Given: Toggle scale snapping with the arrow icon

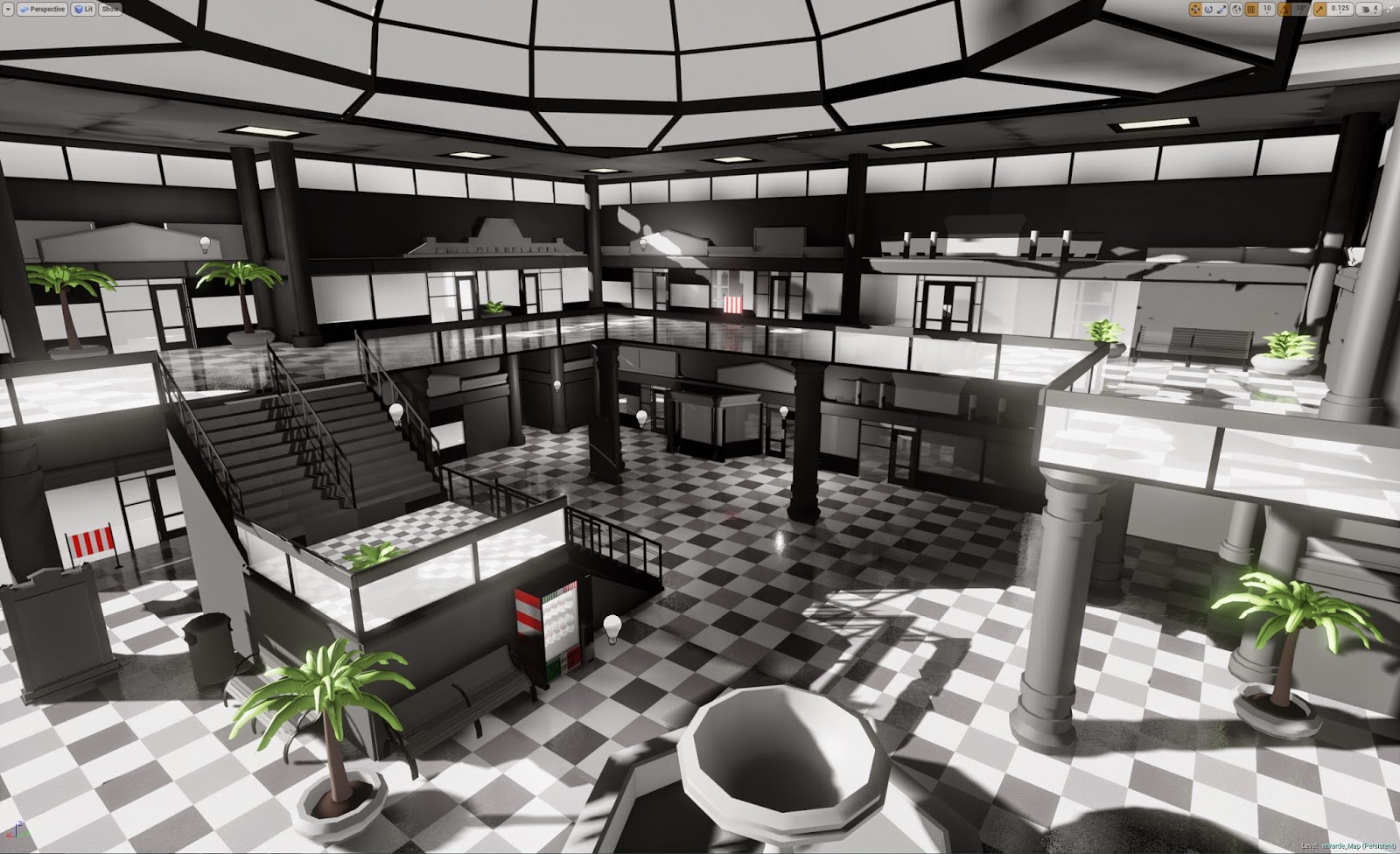Looking at the screenshot, I should [x=1320, y=9].
